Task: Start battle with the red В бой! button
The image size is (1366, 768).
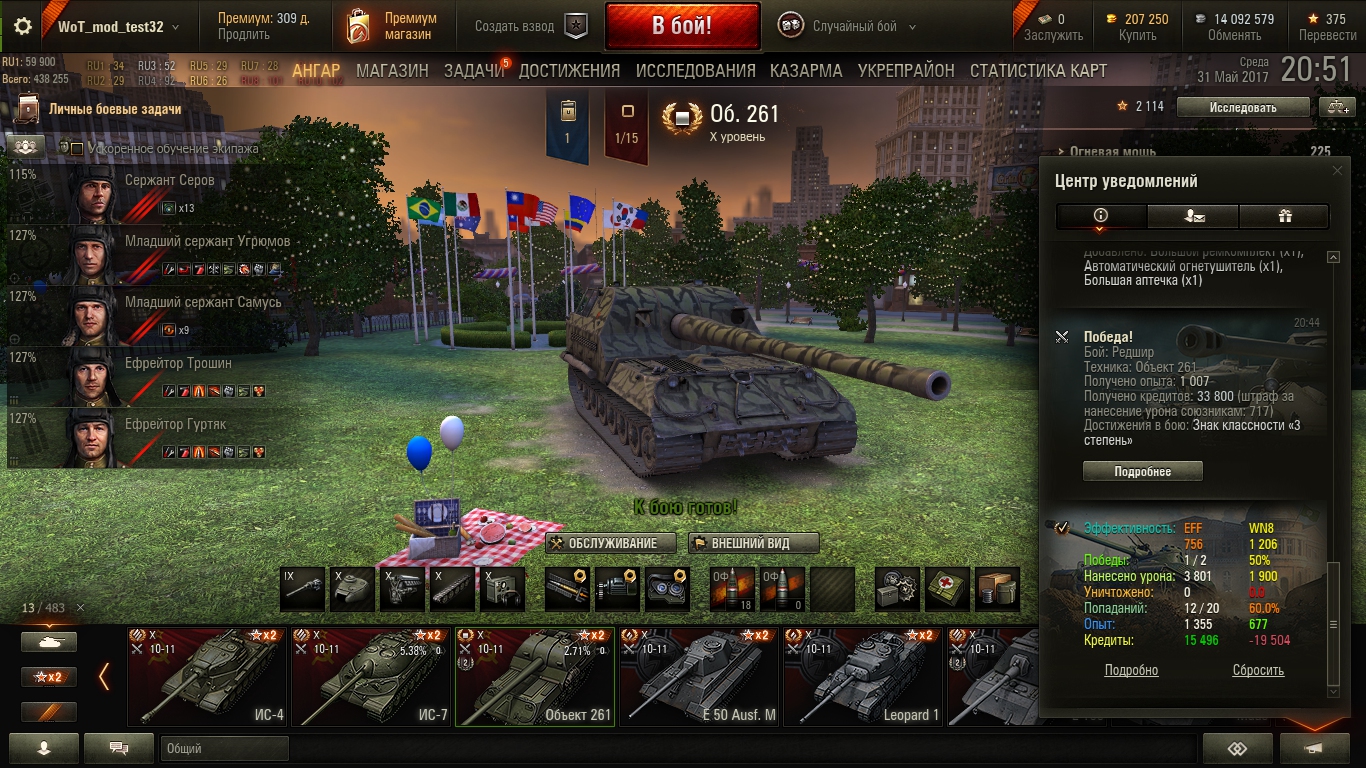Action: point(682,26)
